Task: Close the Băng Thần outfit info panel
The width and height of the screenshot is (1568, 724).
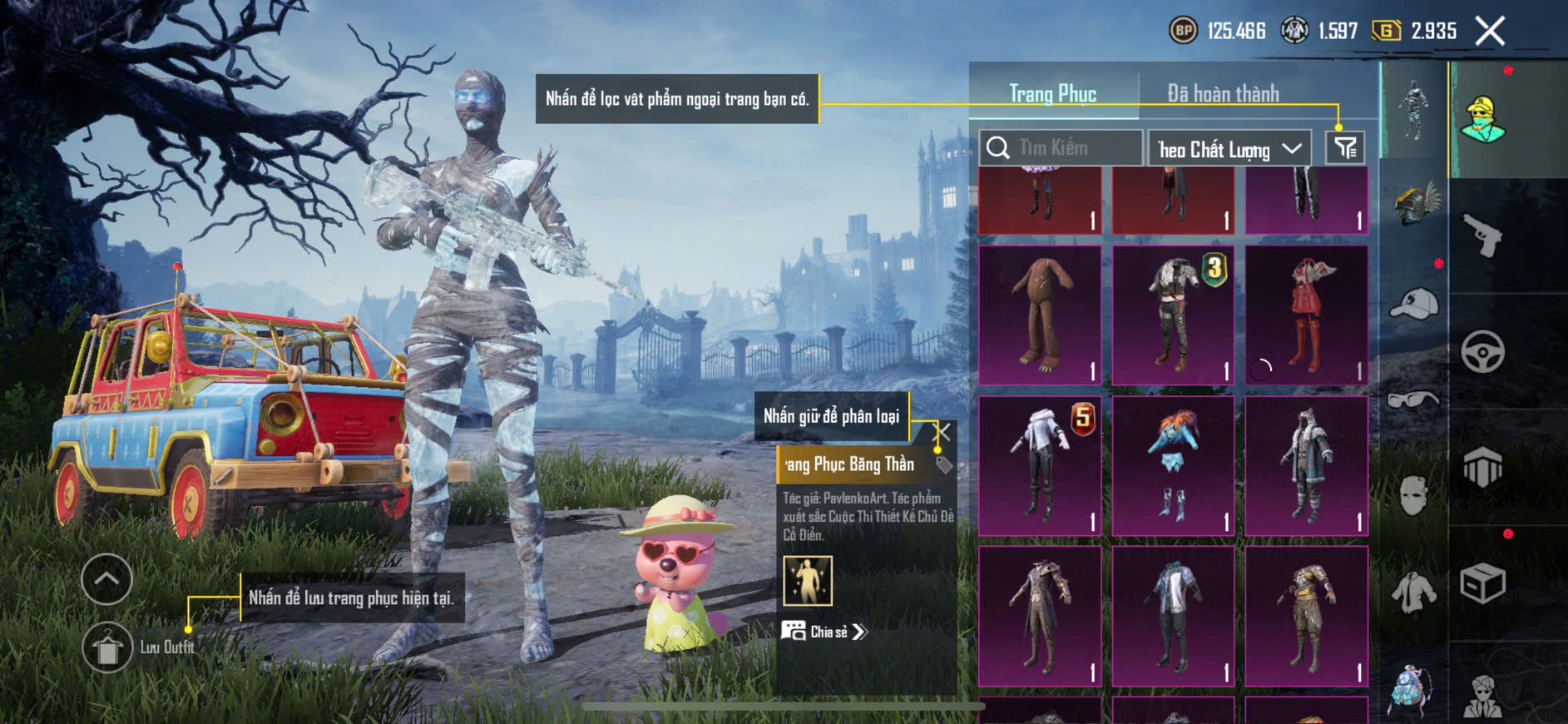Action: [942, 432]
